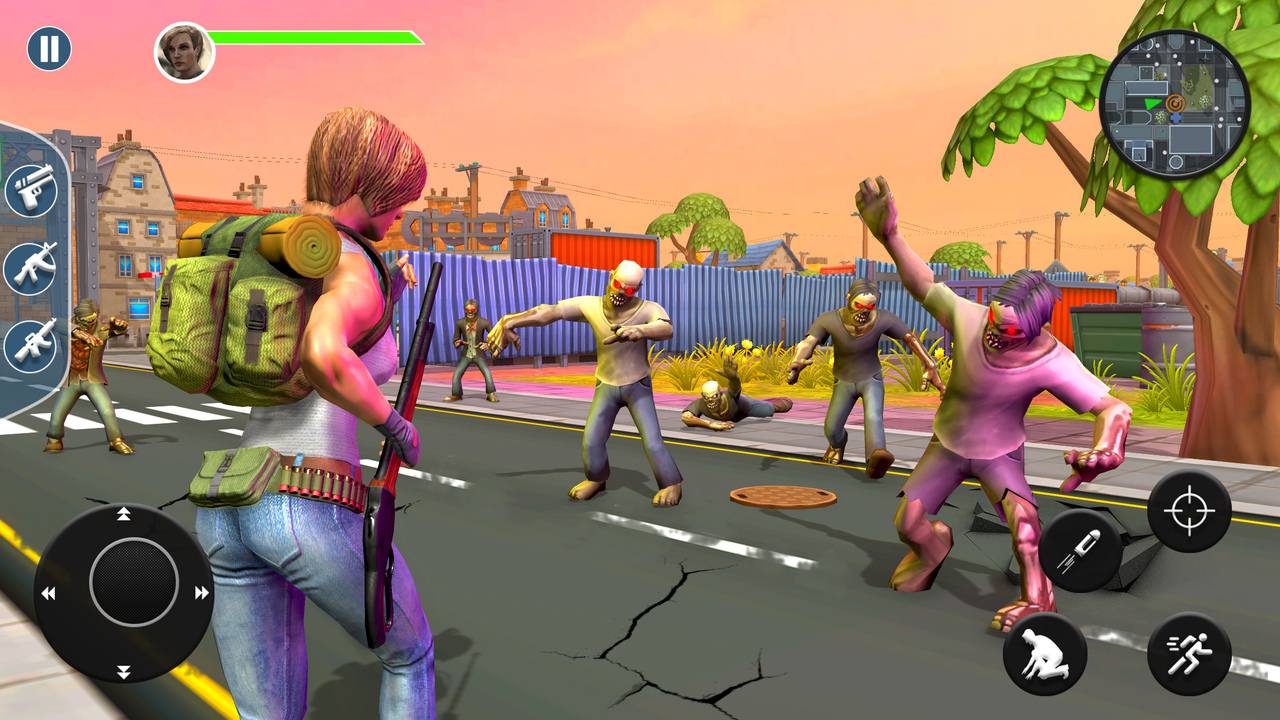Select the pistol weapon
1280x720 pixels.
[31, 190]
